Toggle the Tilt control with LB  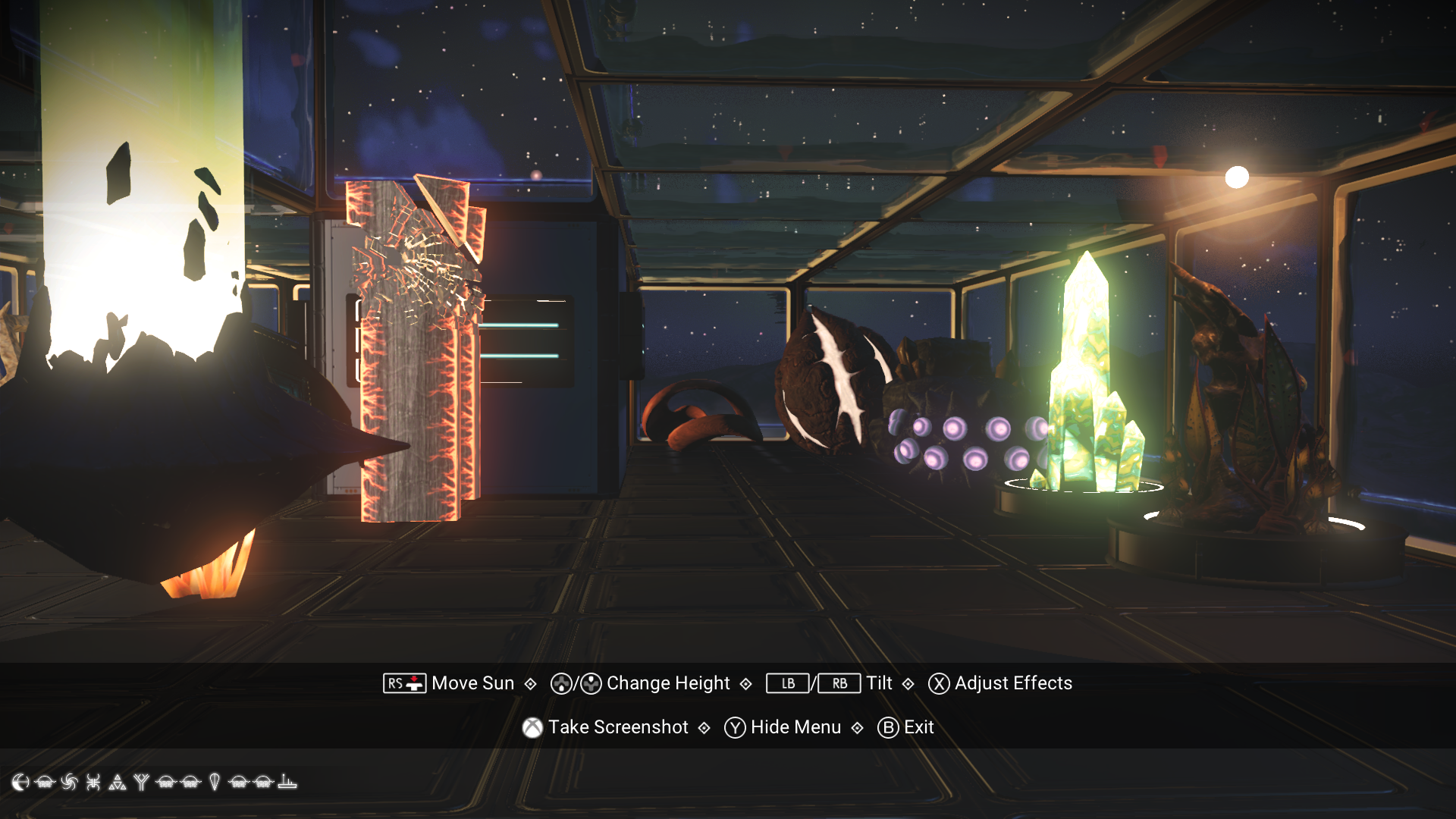(x=786, y=683)
